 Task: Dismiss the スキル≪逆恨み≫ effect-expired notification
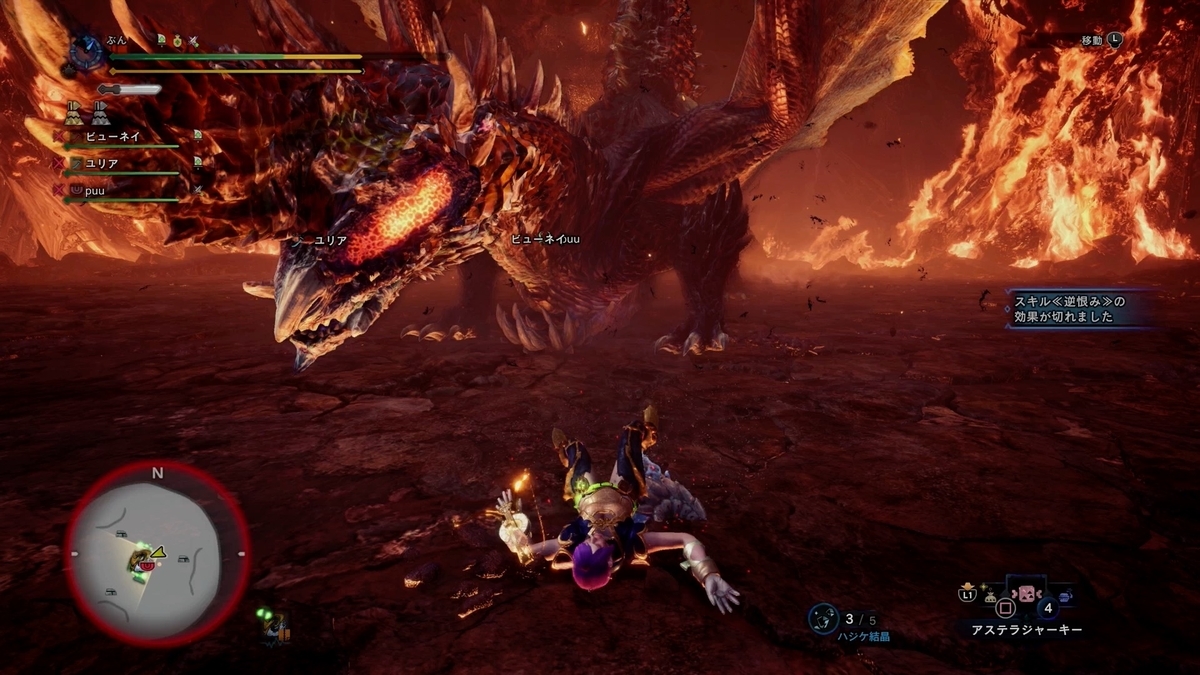pos(1070,308)
